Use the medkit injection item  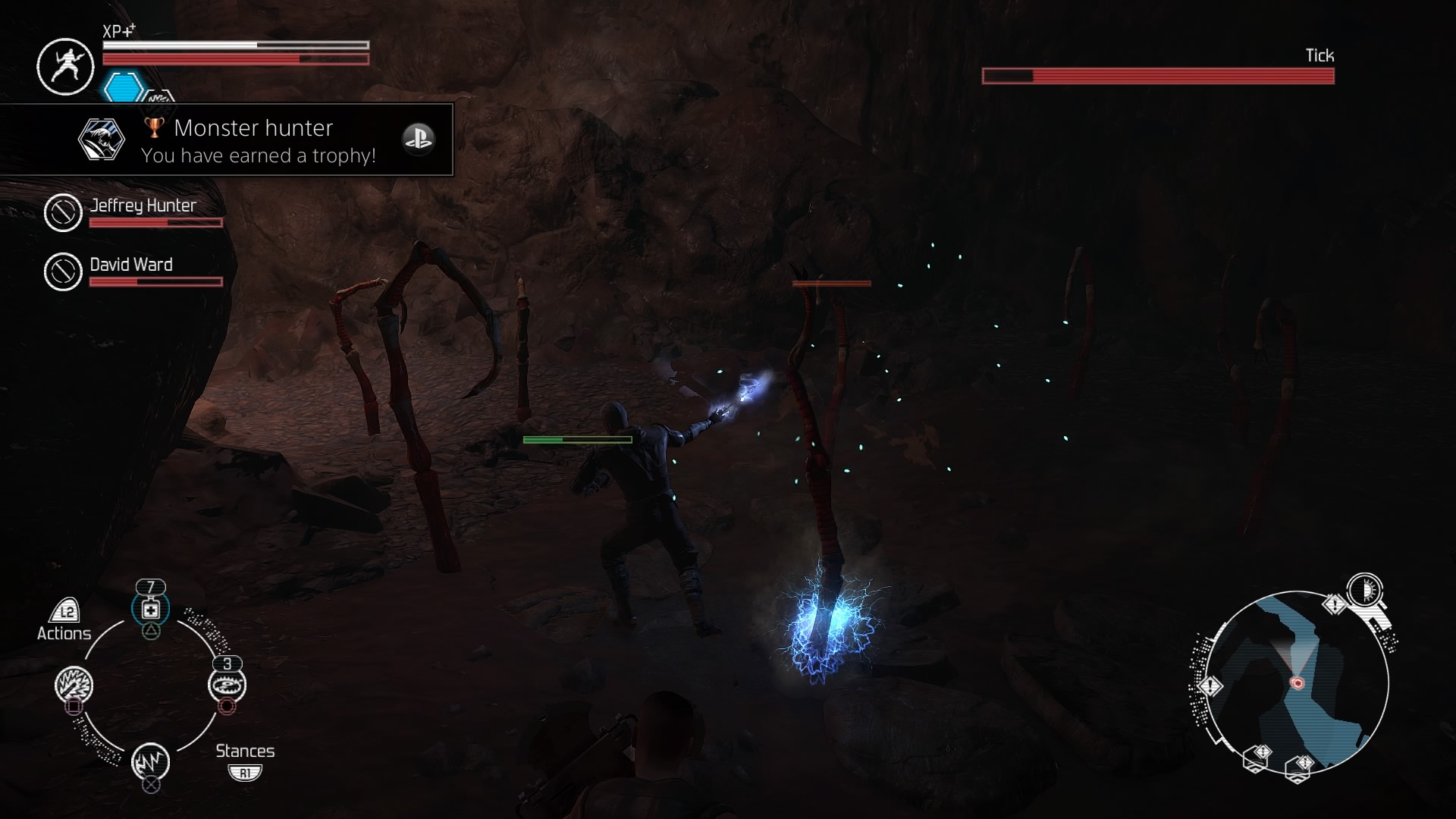[x=151, y=610]
